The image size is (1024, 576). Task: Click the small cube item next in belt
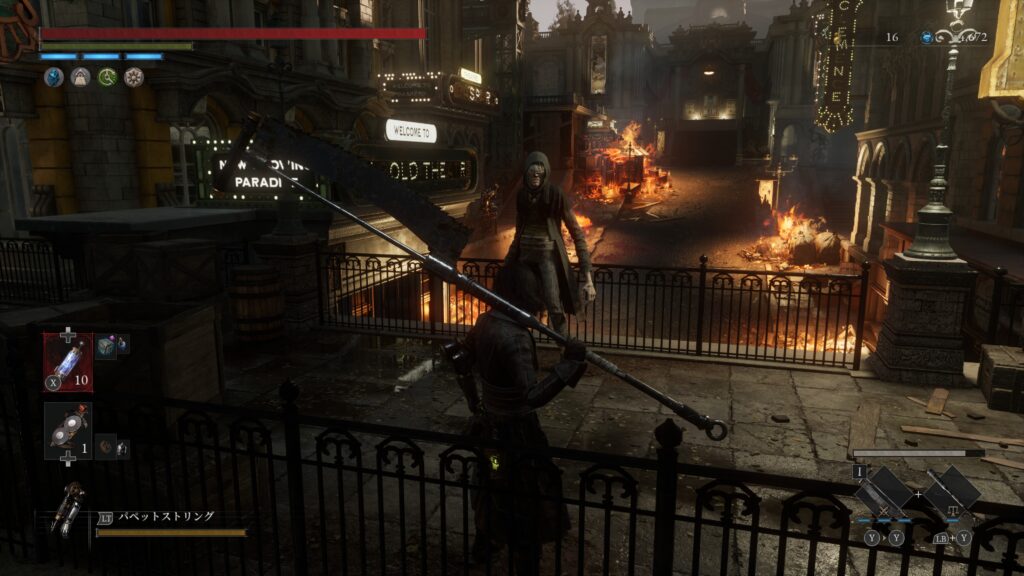pyautogui.click(x=108, y=345)
